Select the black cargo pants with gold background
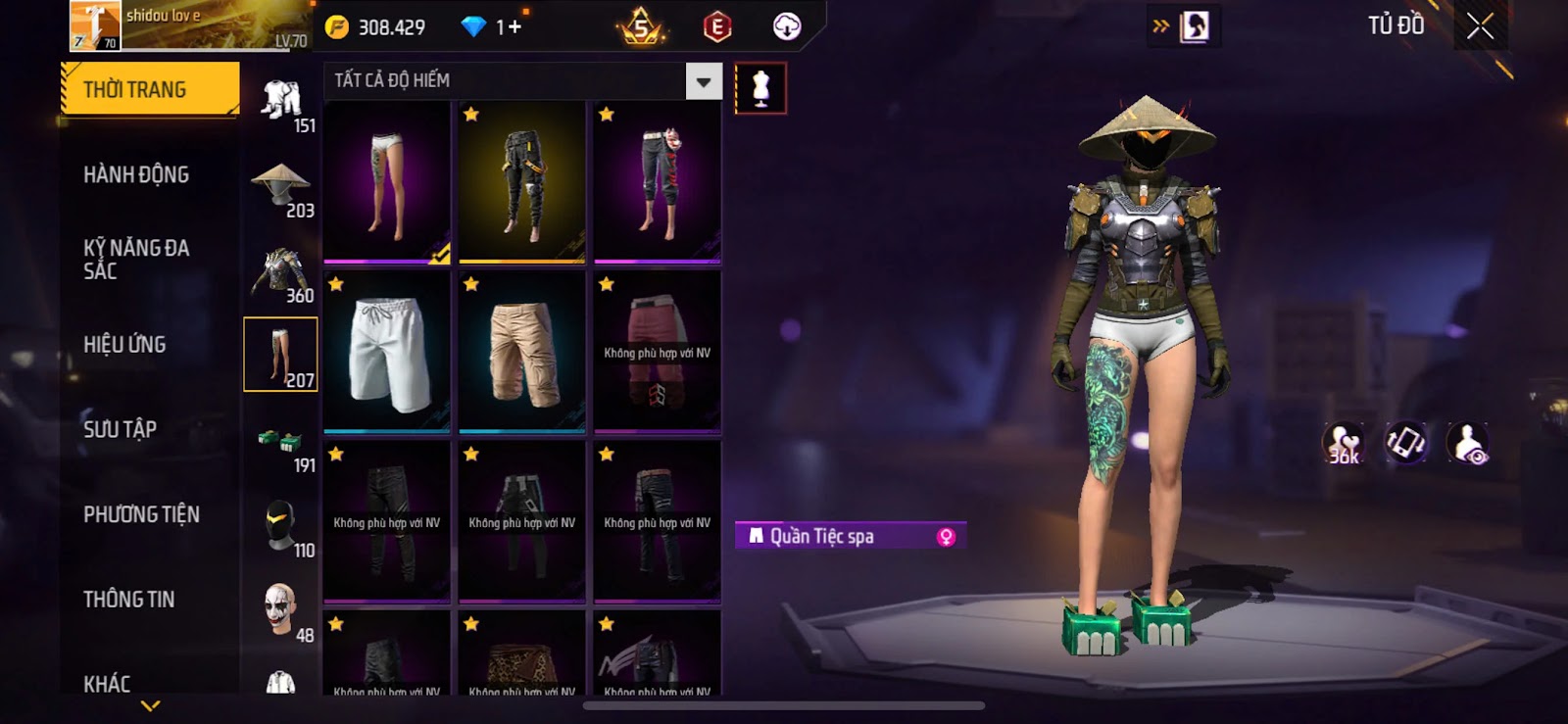 click(522, 182)
